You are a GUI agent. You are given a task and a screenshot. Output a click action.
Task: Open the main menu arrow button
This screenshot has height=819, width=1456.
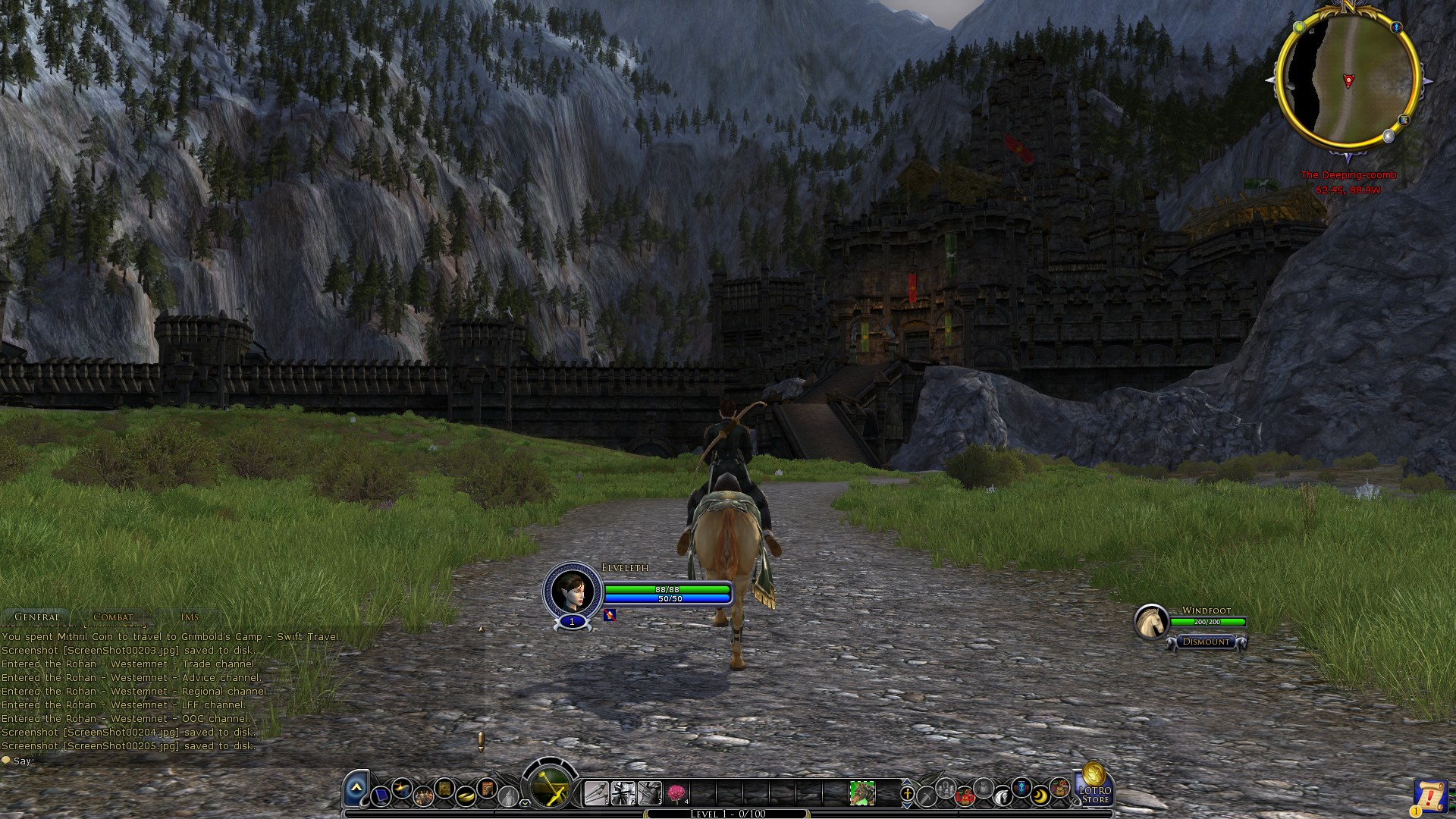[356, 790]
